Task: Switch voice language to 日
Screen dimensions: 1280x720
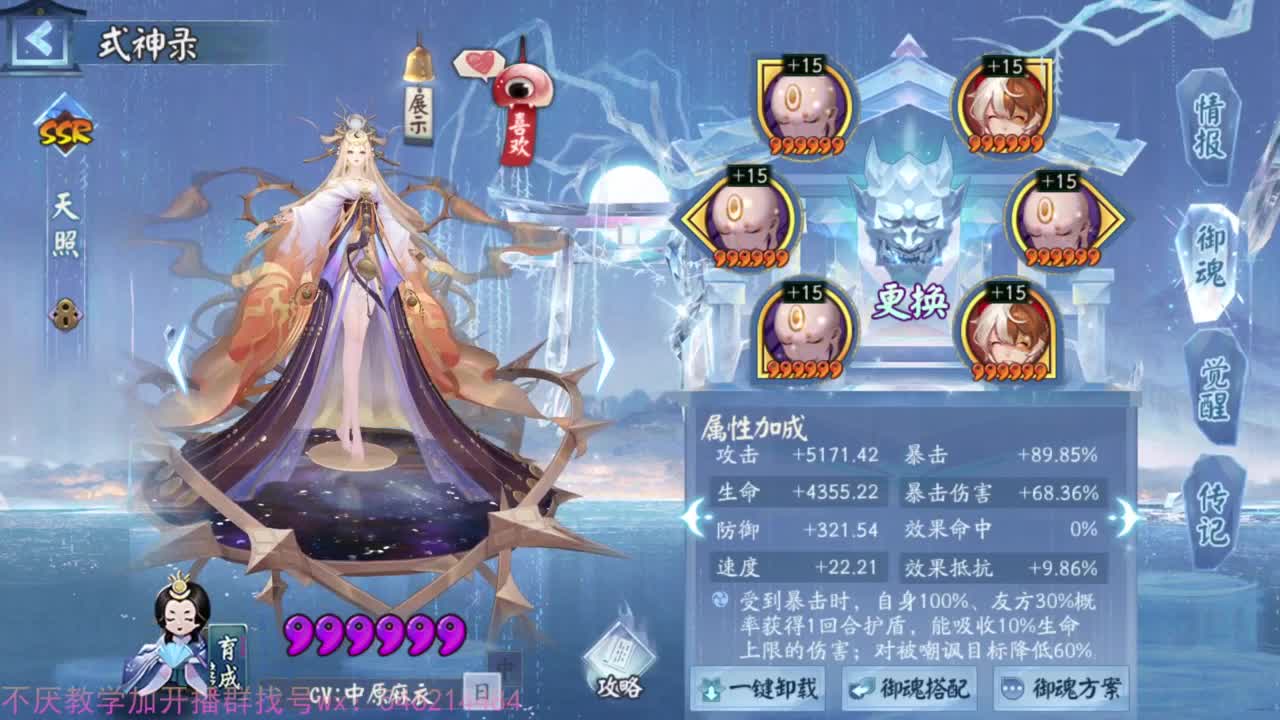Action: [x=483, y=690]
